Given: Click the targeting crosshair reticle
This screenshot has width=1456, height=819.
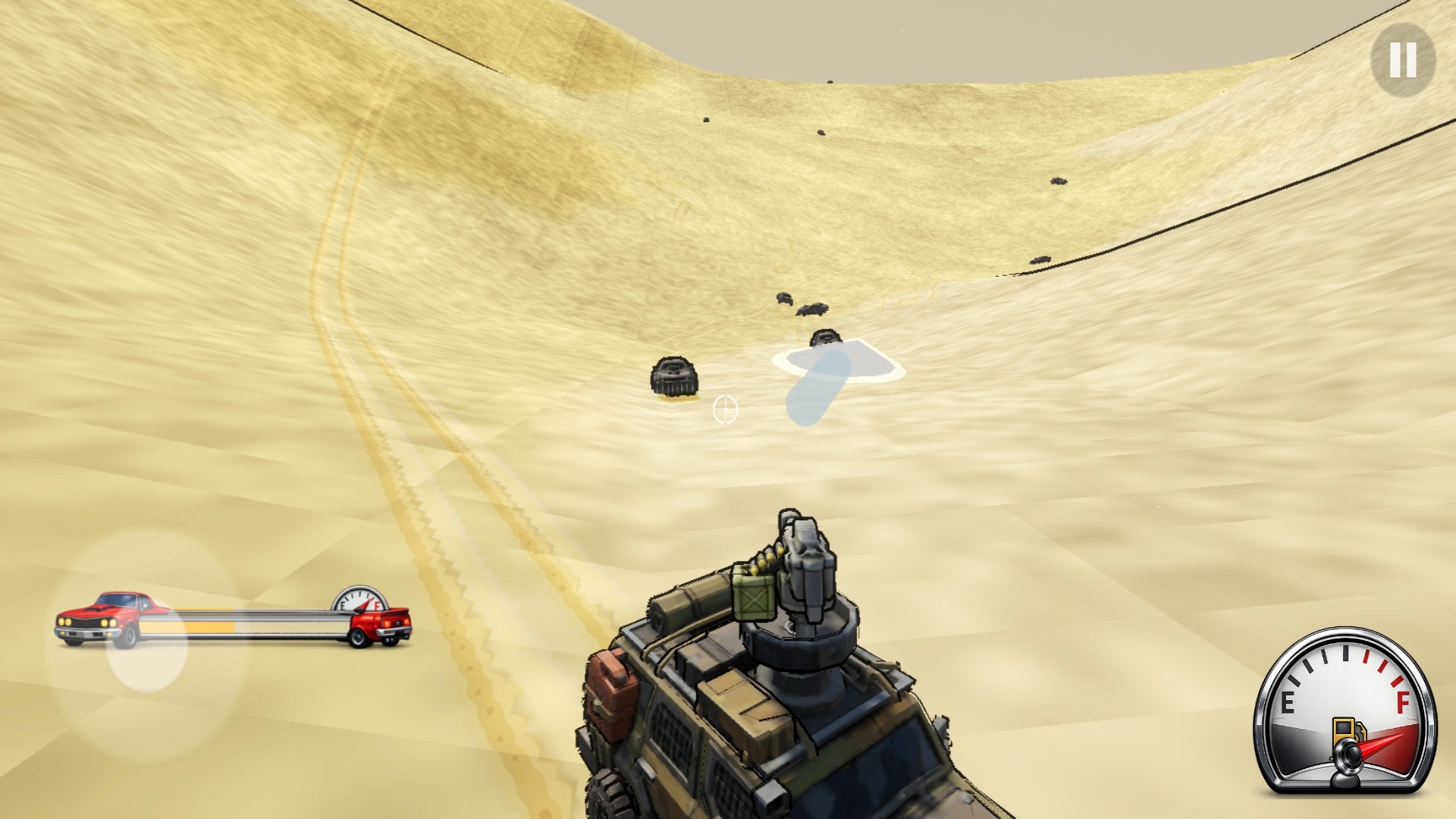Looking at the screenshot, I should tap(727, 410).
